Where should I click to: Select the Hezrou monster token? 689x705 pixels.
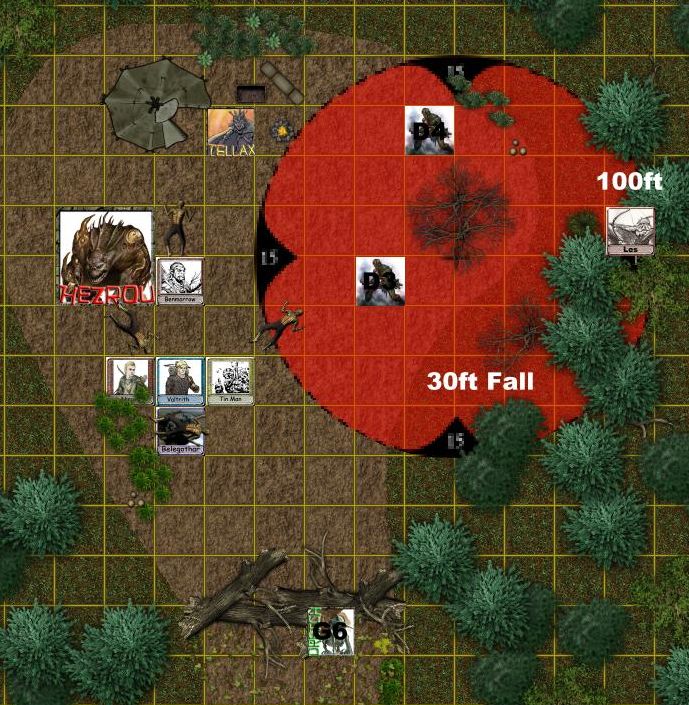click(x=106, y=257)
